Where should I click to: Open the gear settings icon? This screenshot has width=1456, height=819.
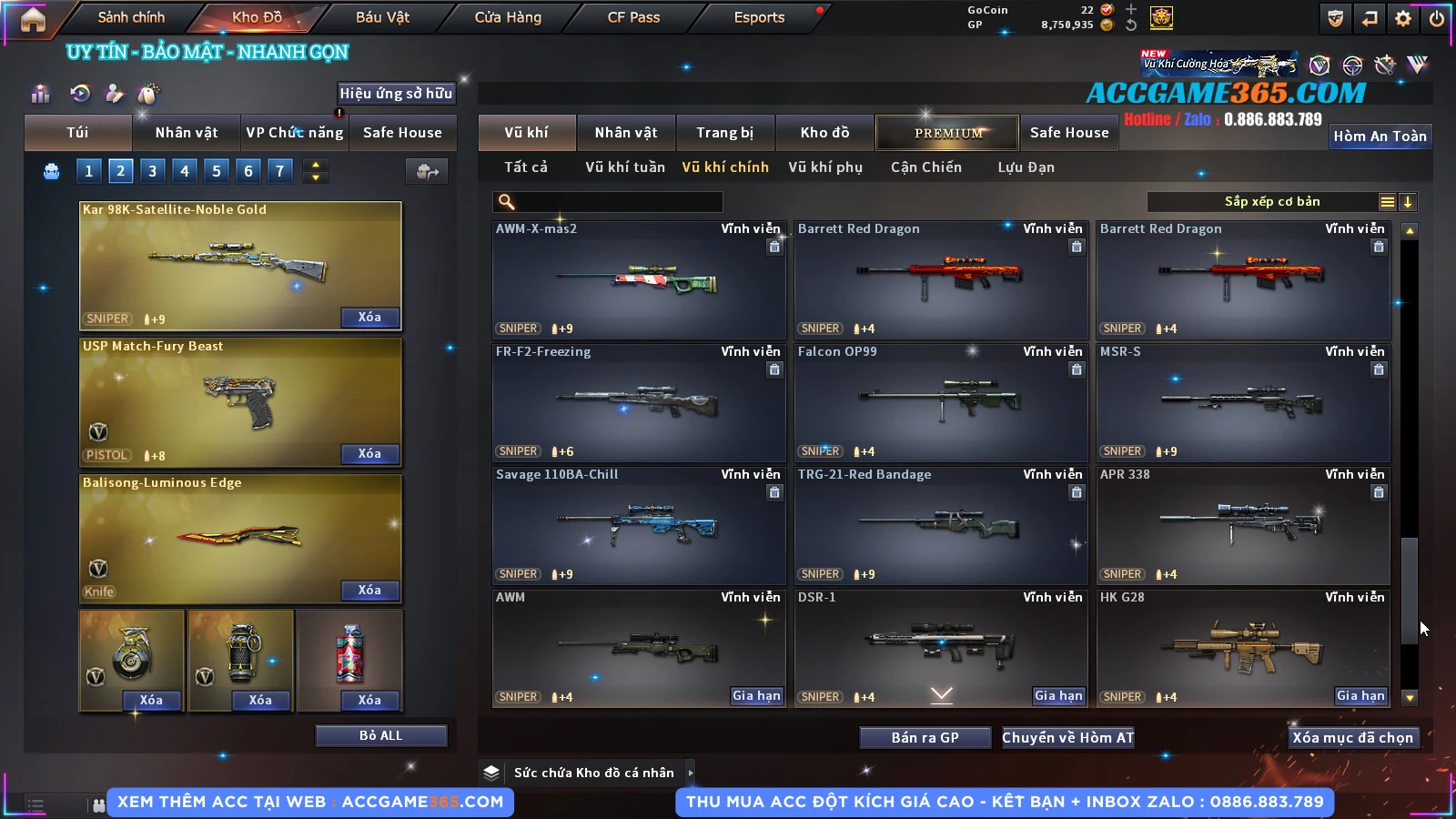click(1403, 18)
